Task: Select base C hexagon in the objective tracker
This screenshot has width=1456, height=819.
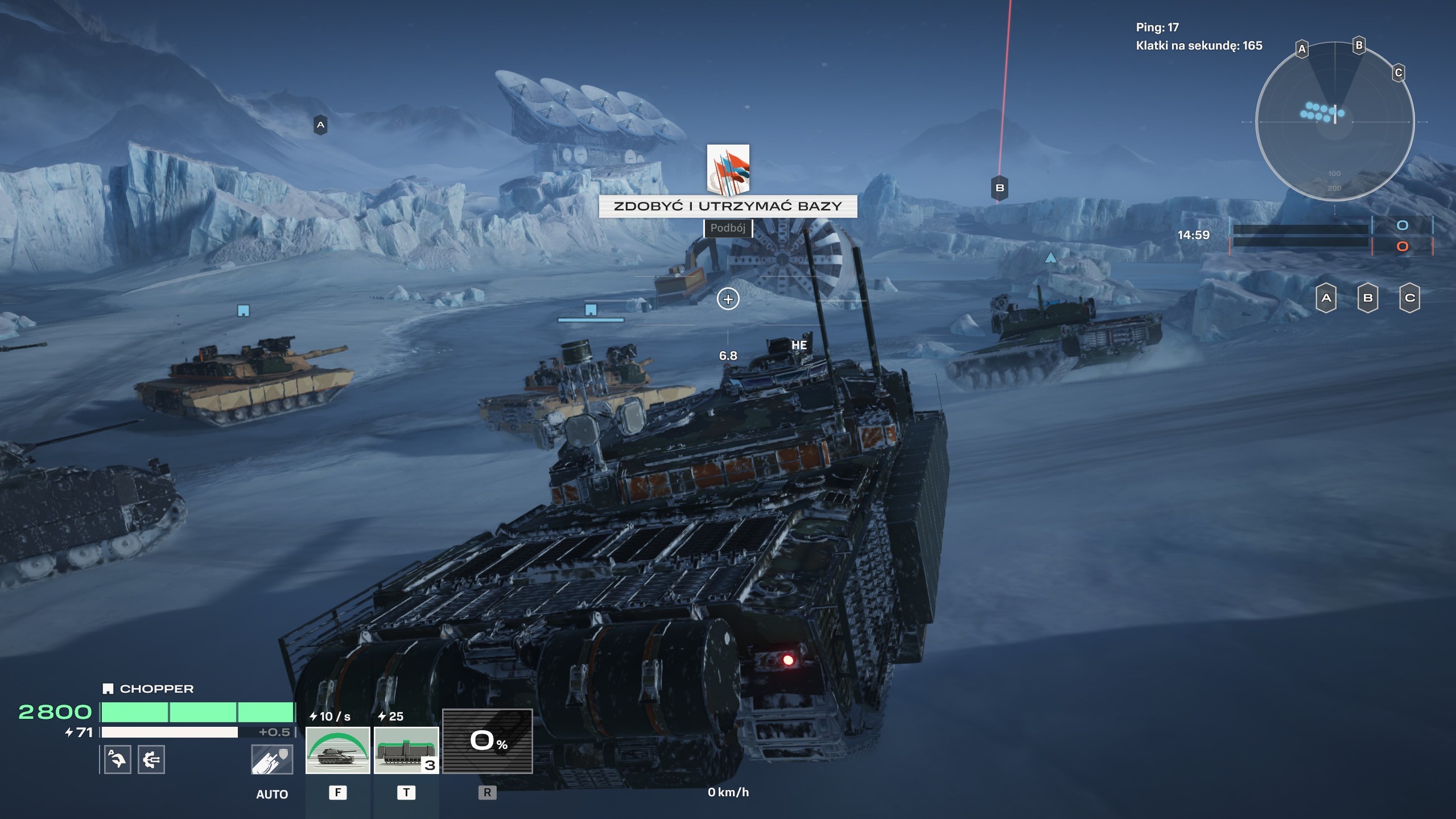Action: point(1409,298)
